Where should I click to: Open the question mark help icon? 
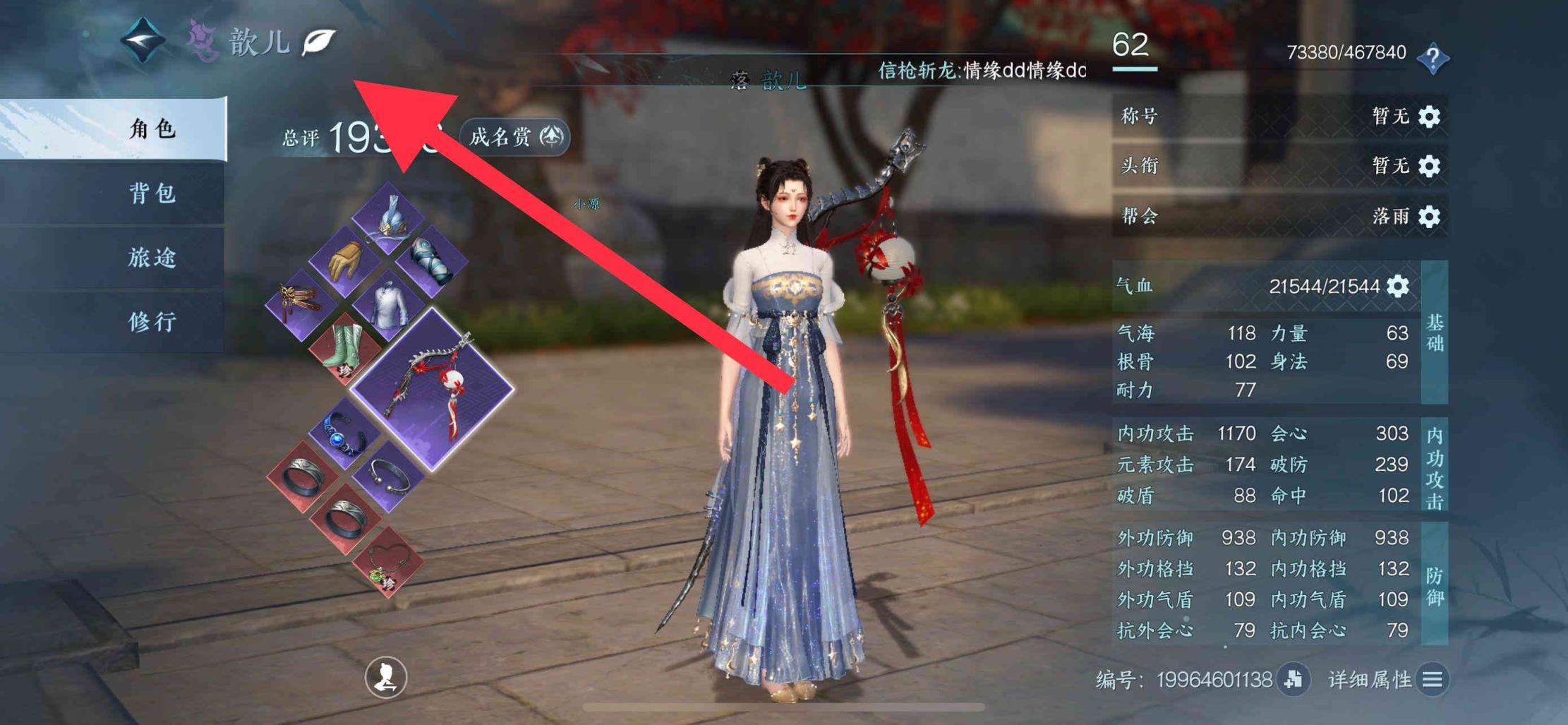click(1433, 58)
